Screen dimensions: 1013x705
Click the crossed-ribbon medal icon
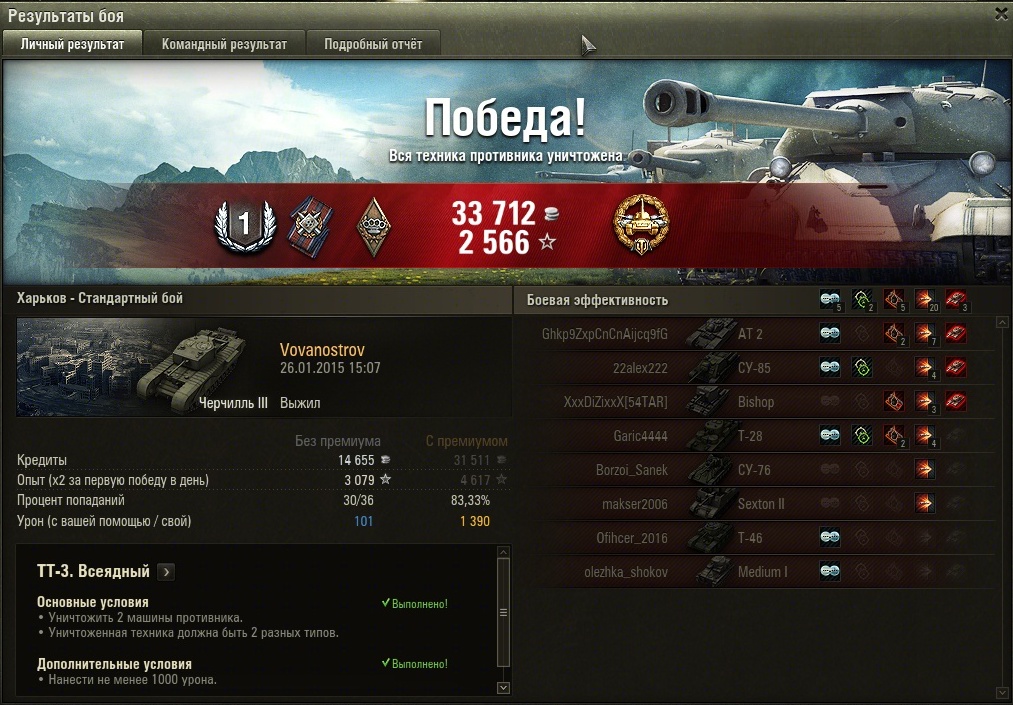click(x=308, y=226)
